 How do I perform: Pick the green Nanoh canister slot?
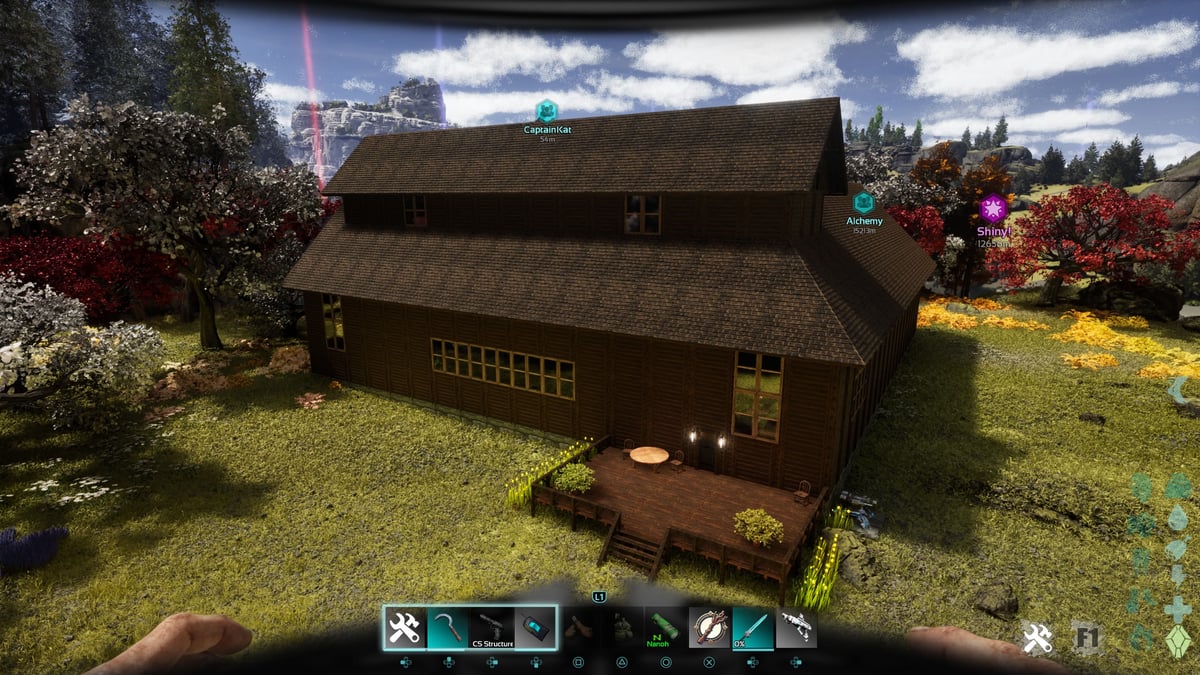pyautogui.click(x=665, y=628)
